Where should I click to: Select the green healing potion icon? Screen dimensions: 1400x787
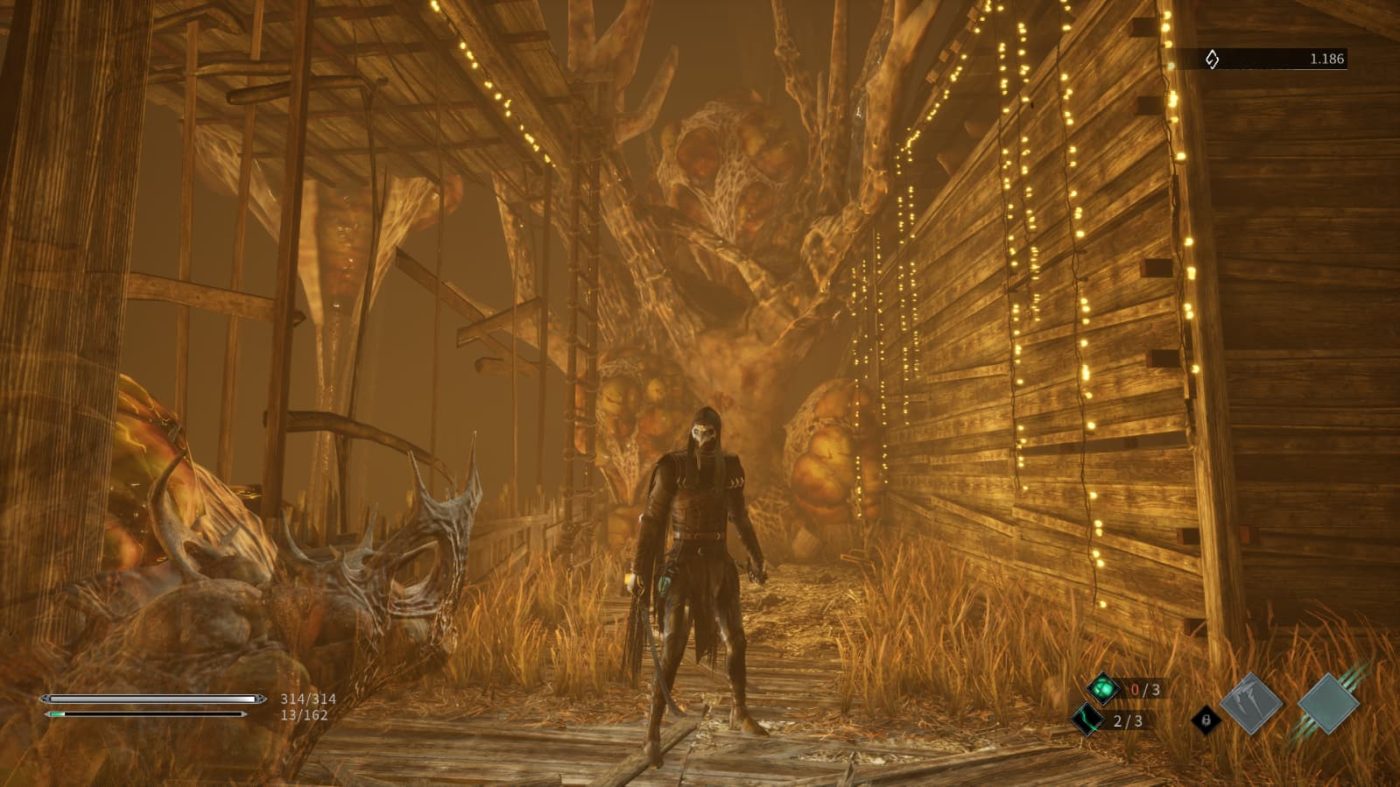[x=1103, y=687]
